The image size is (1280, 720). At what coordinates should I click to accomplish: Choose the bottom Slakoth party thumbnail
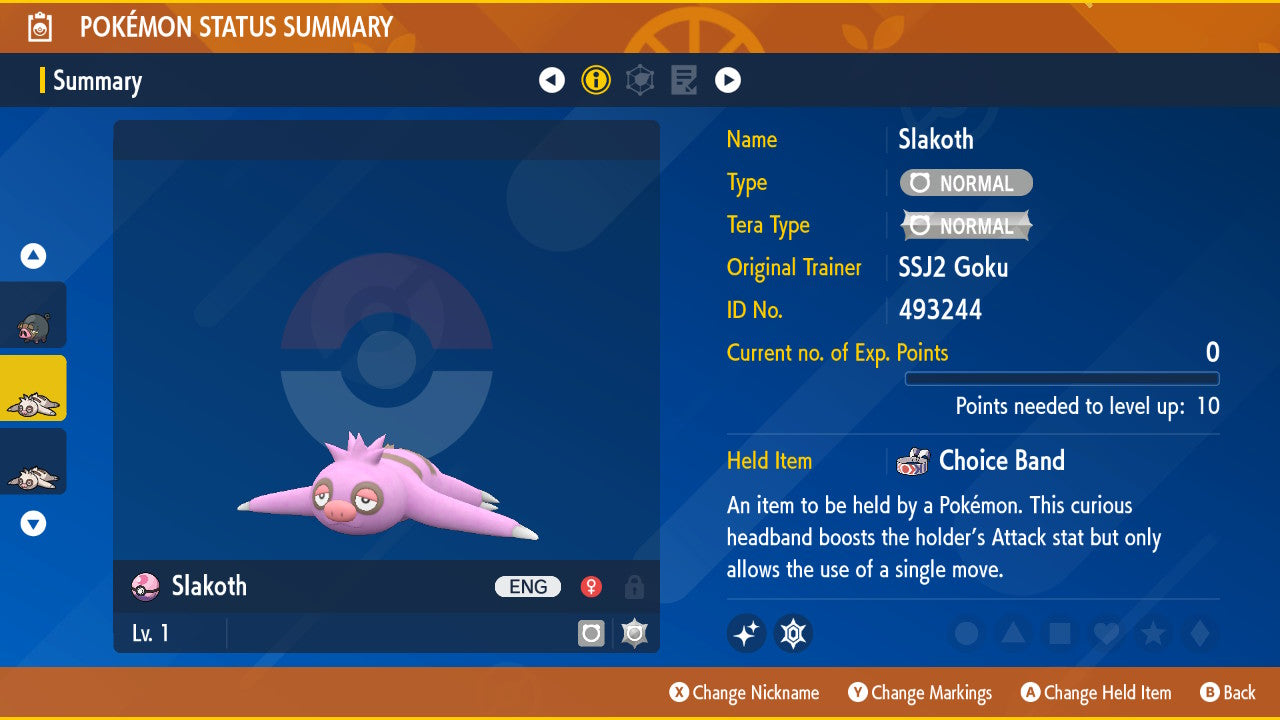(33, 462)
